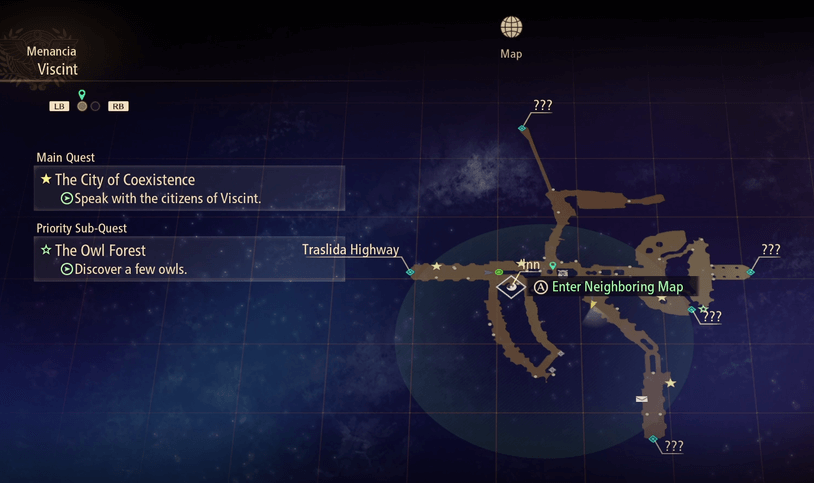Select the unknown exit marker at the map's bottom
This screenshot has width=814, height=483.
point(653,439)
